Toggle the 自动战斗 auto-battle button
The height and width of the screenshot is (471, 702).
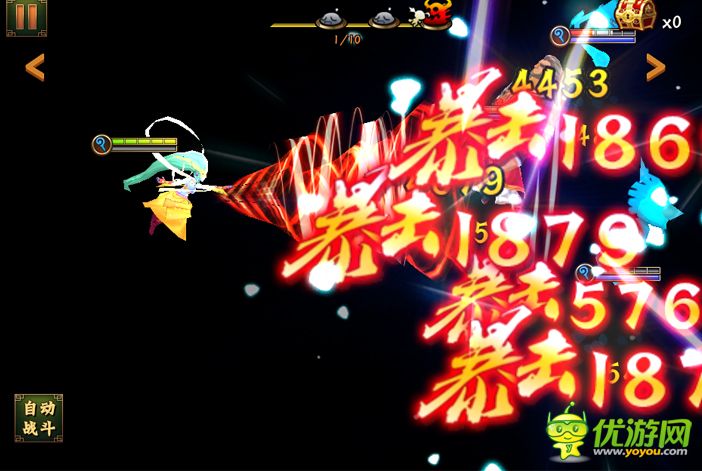(38, 417)
